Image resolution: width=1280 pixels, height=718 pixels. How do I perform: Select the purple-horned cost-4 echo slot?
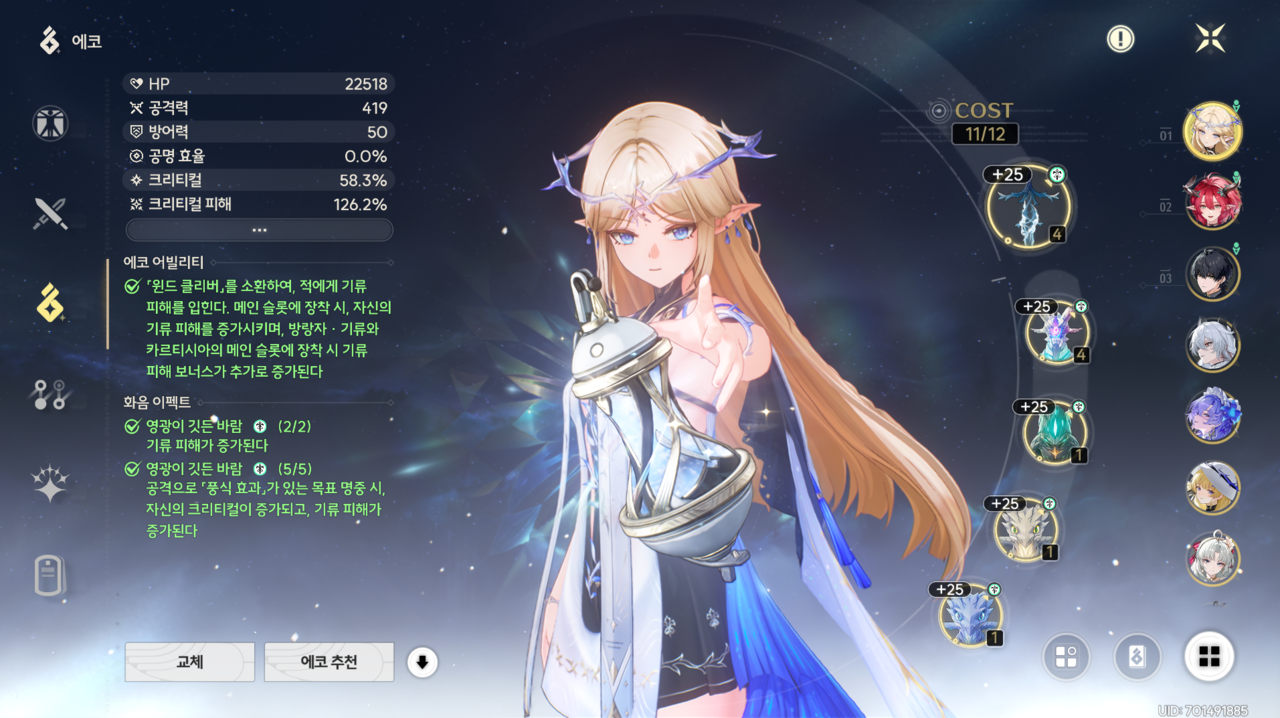click(x=1056, y=334)
